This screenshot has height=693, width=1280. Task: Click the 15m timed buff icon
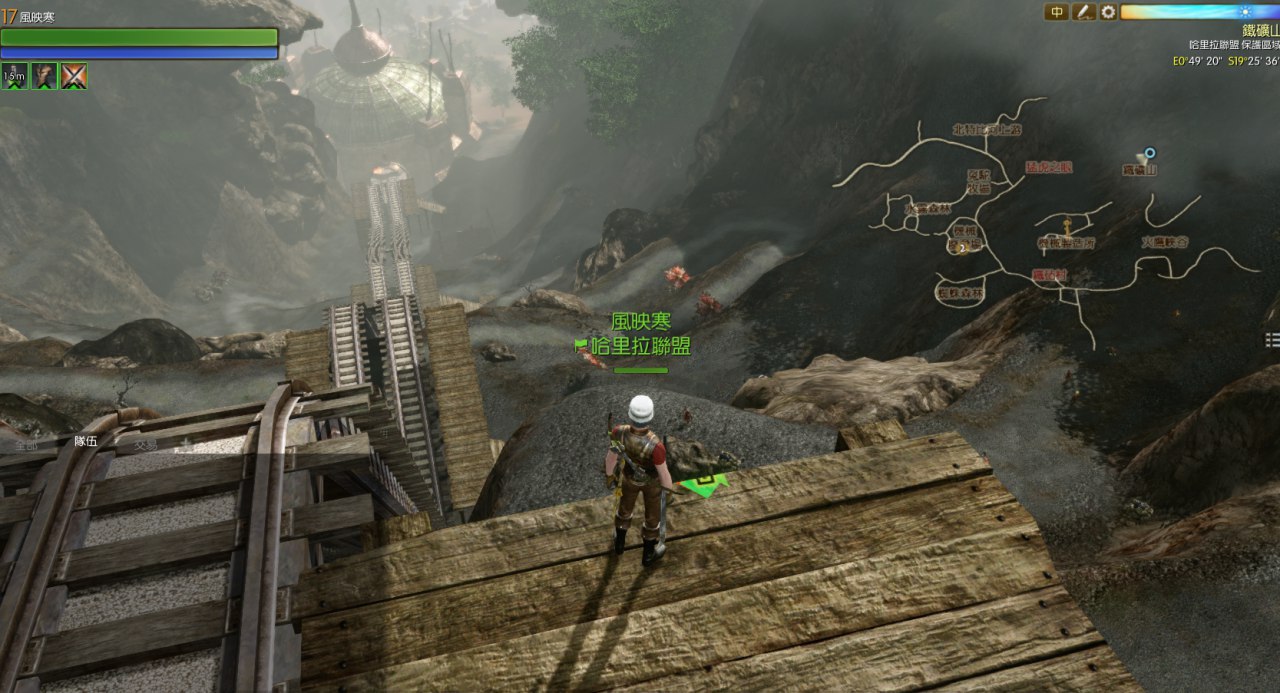[13, 76]
